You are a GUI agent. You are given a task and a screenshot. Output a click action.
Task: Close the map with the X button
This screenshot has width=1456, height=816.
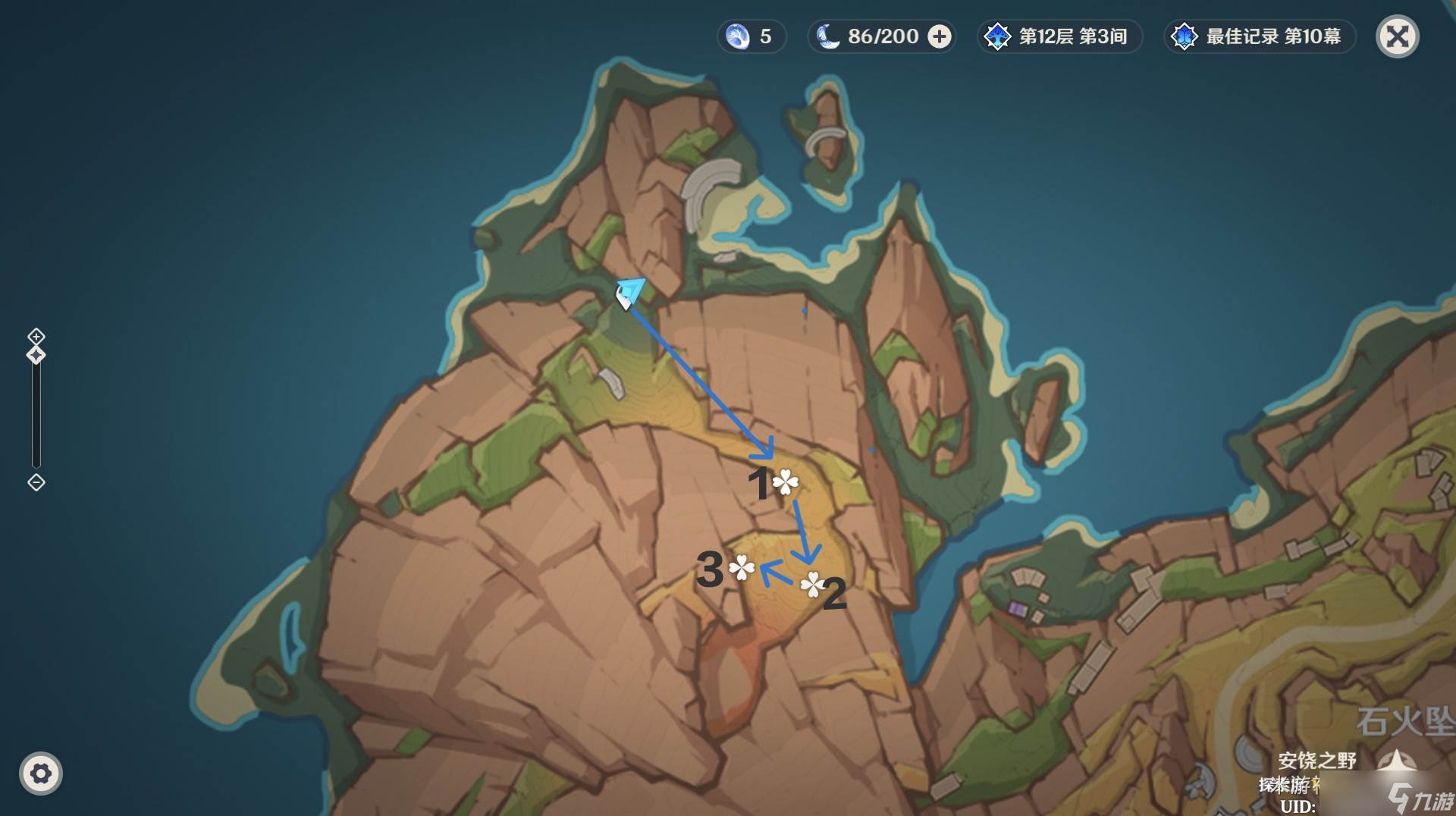[1397, 36]
